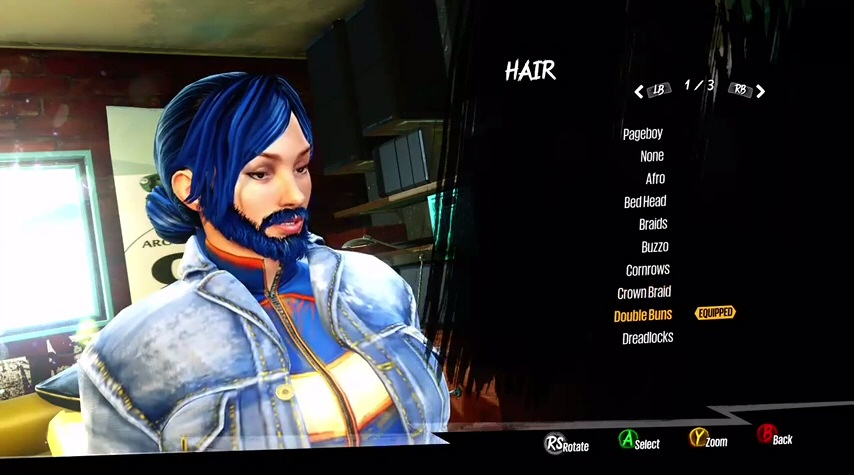Pick the Cornrows hairstyle
The height and width of the screenshot is (475, 854).
(647, 270)
